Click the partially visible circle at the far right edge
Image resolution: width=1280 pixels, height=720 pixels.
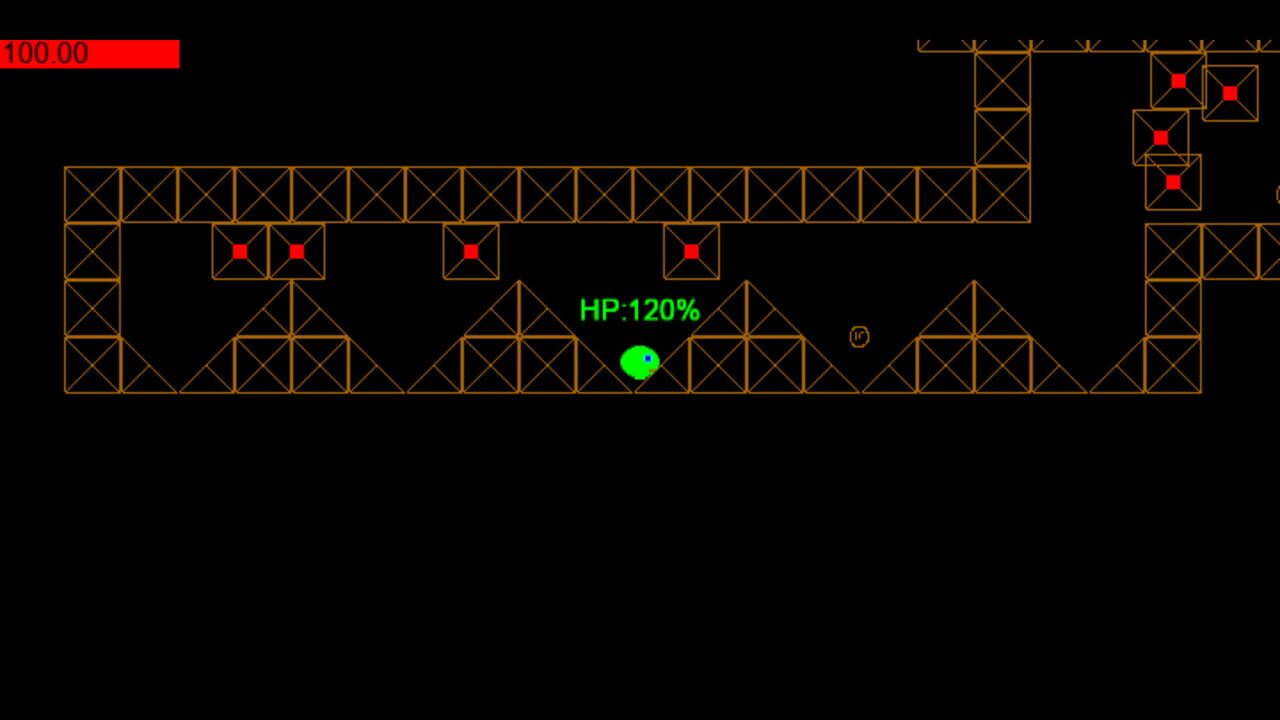[x=1275, y=192]
